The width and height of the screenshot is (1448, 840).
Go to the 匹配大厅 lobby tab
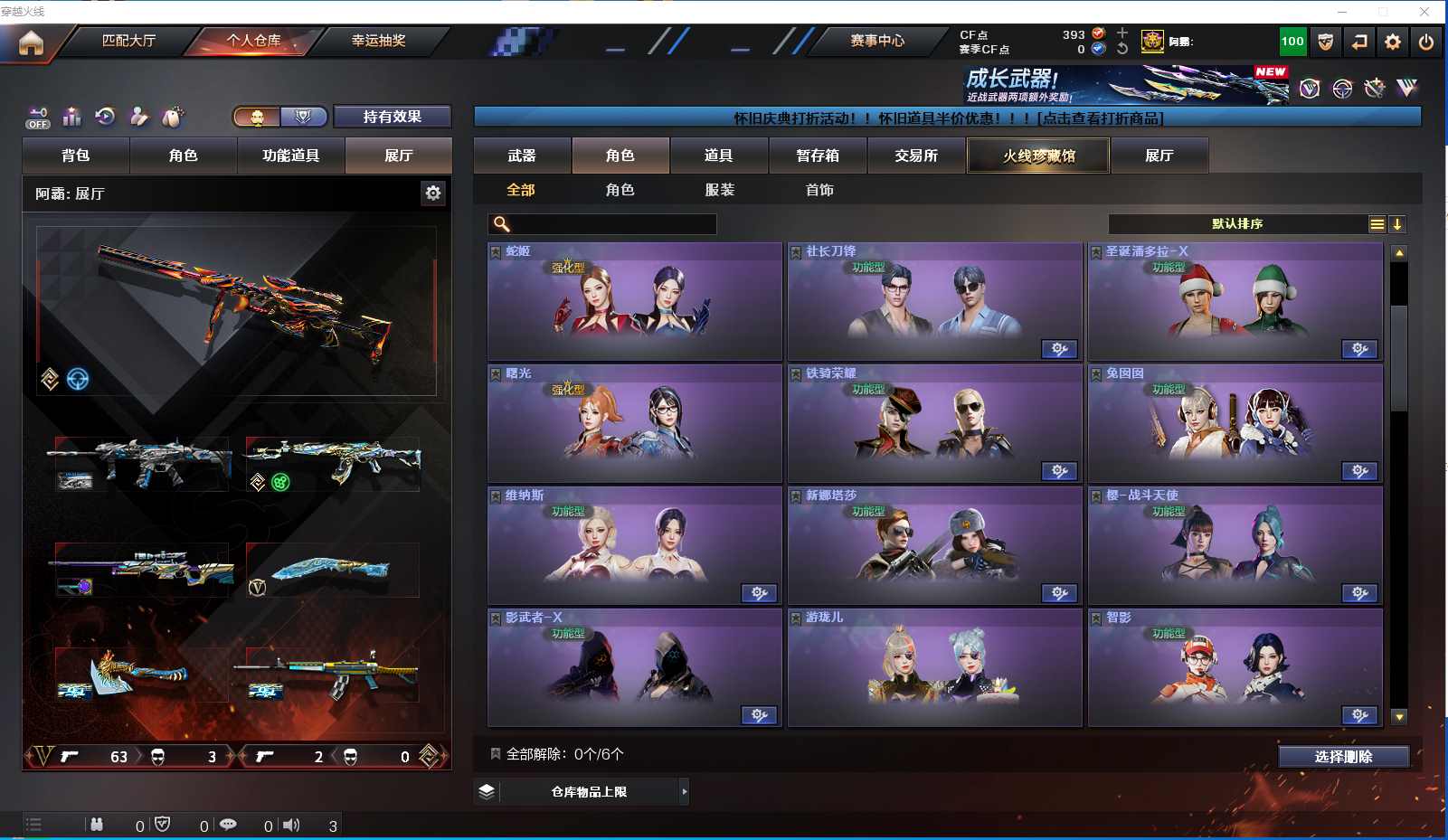coord(128,41)
